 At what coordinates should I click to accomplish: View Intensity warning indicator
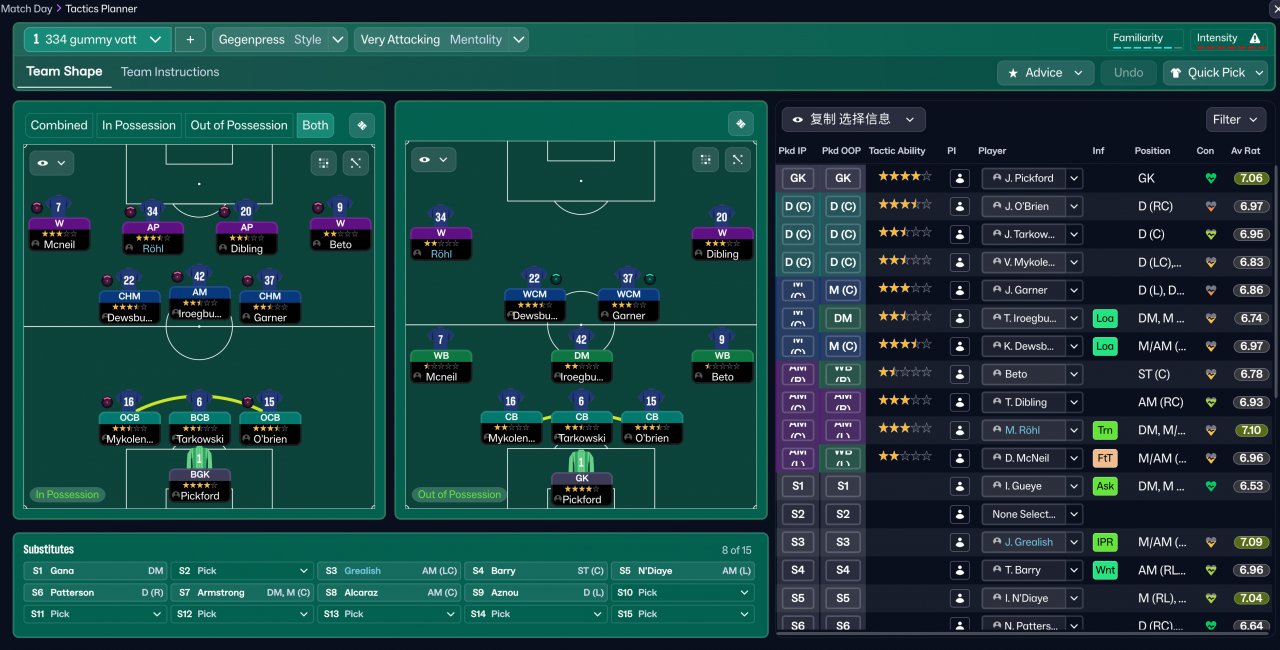(x=1229, y=39)
